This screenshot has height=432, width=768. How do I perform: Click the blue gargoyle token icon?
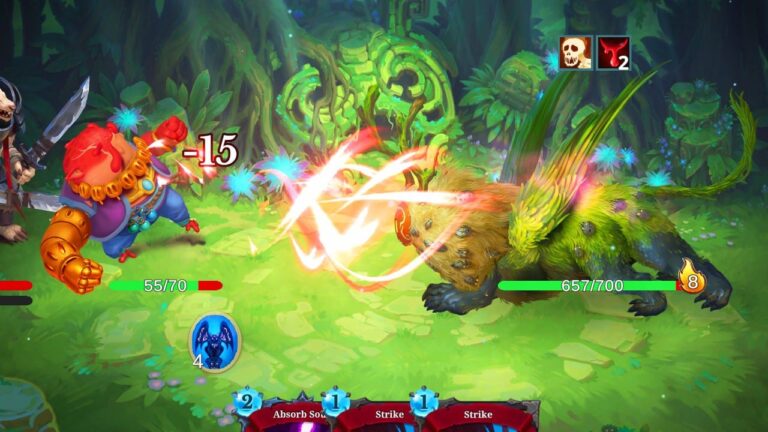pyautogui.click(x=216, y=342)
